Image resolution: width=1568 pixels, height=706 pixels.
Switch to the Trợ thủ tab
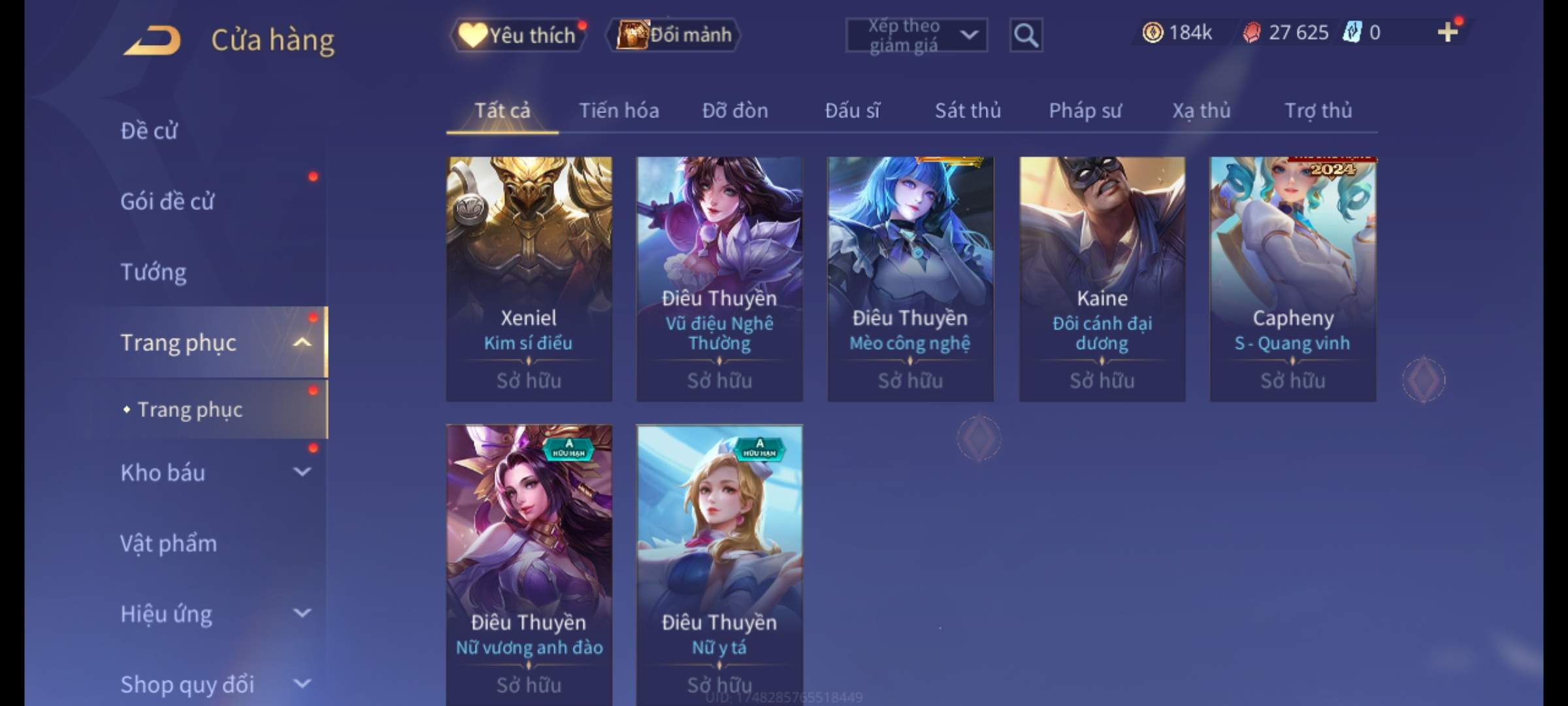pos(1318,110)
